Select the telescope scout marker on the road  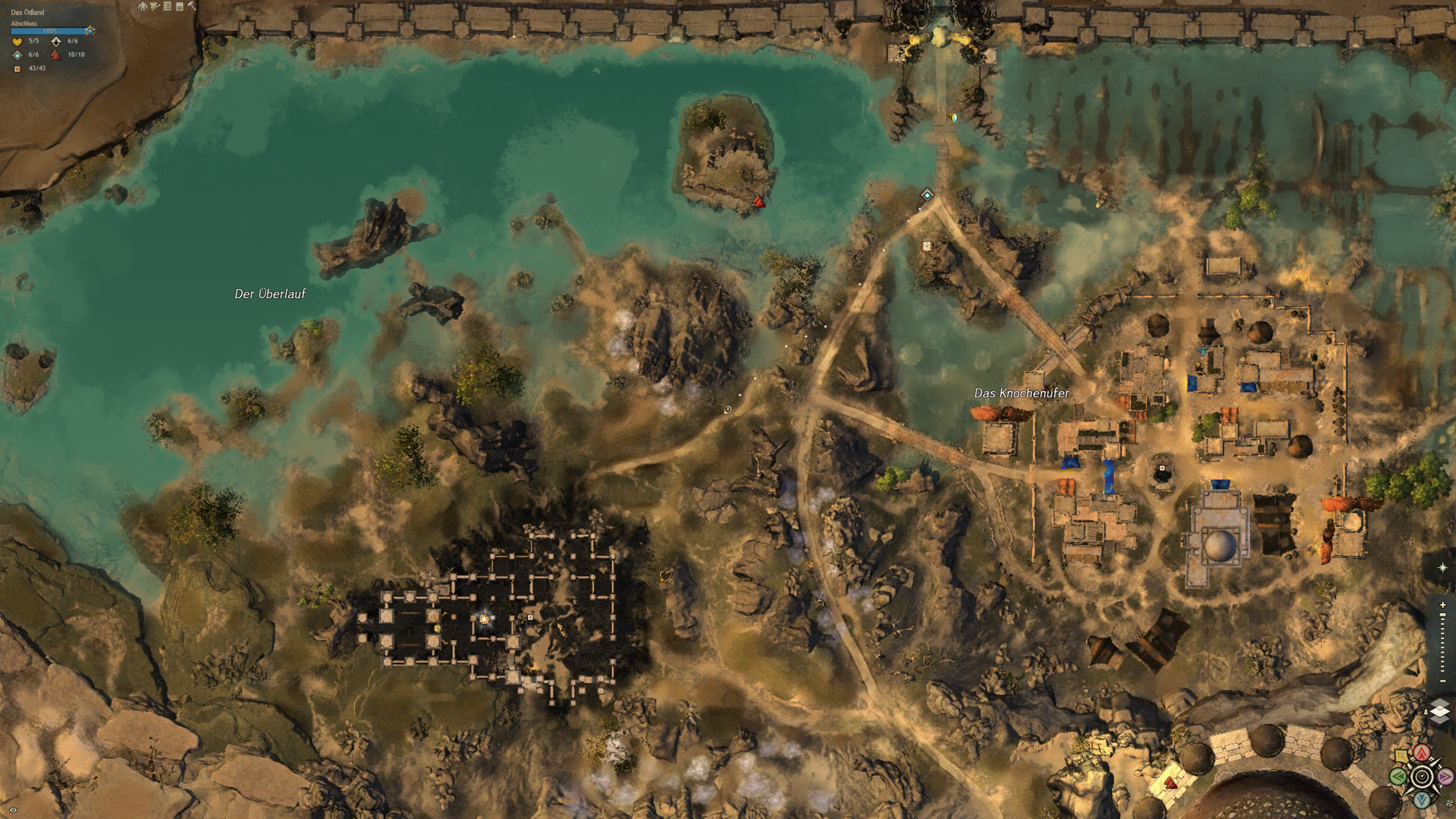click(727, 409)
